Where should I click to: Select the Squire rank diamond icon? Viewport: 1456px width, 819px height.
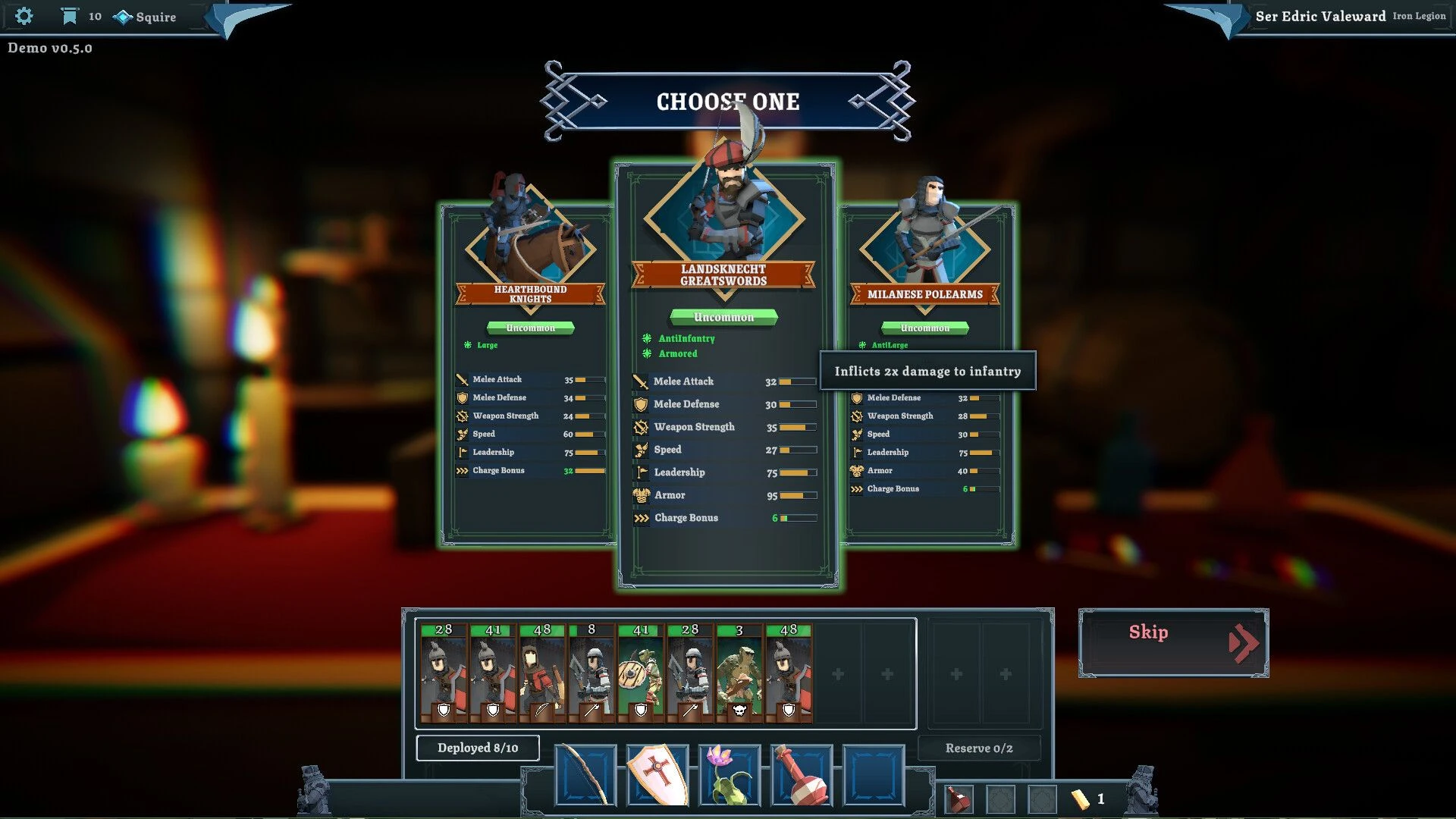[x=122, y=15]
